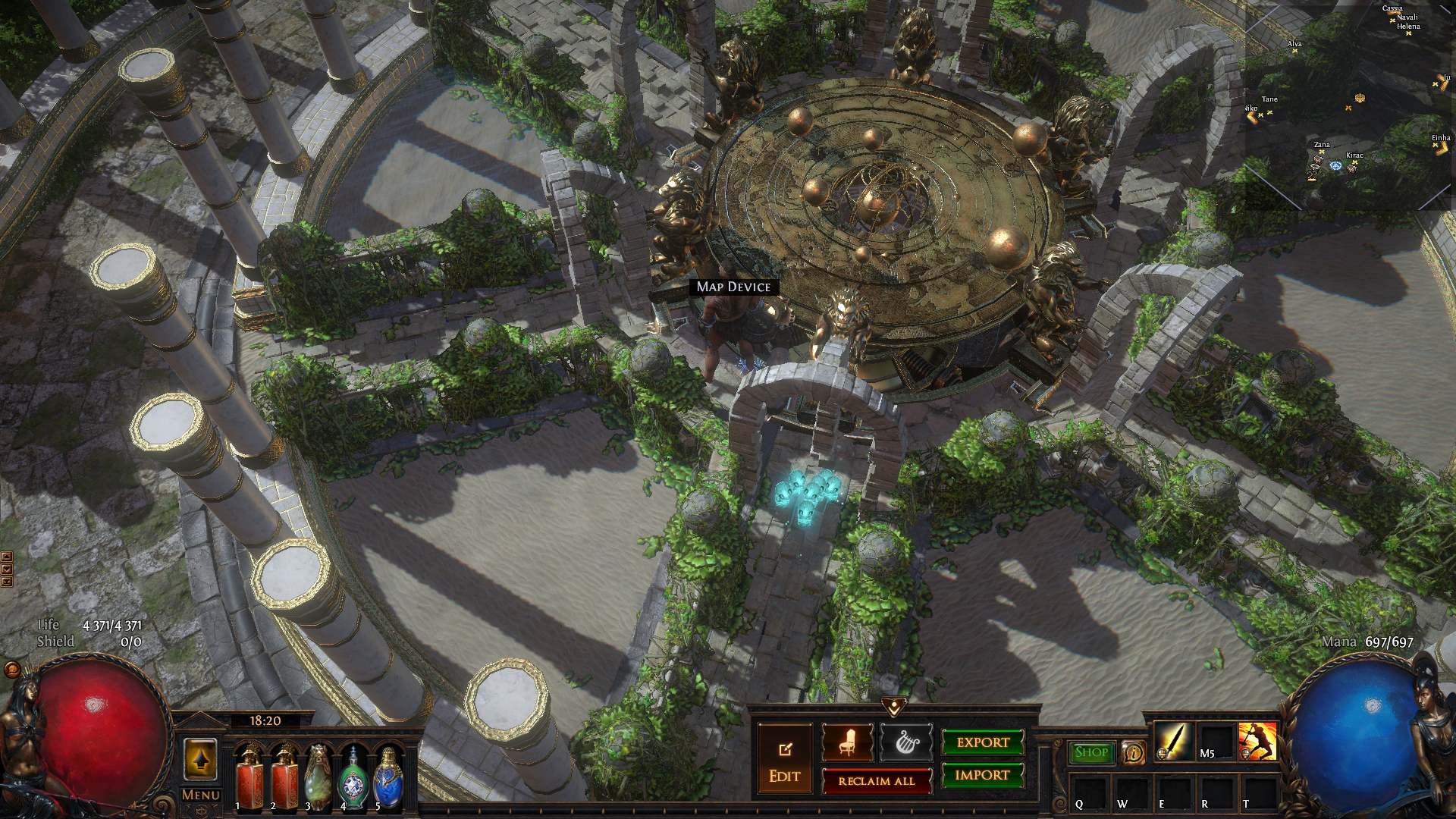Use the blue mana flask in slot 5
This screenshot has height=819, width=1456.
[x=388, y=776]
